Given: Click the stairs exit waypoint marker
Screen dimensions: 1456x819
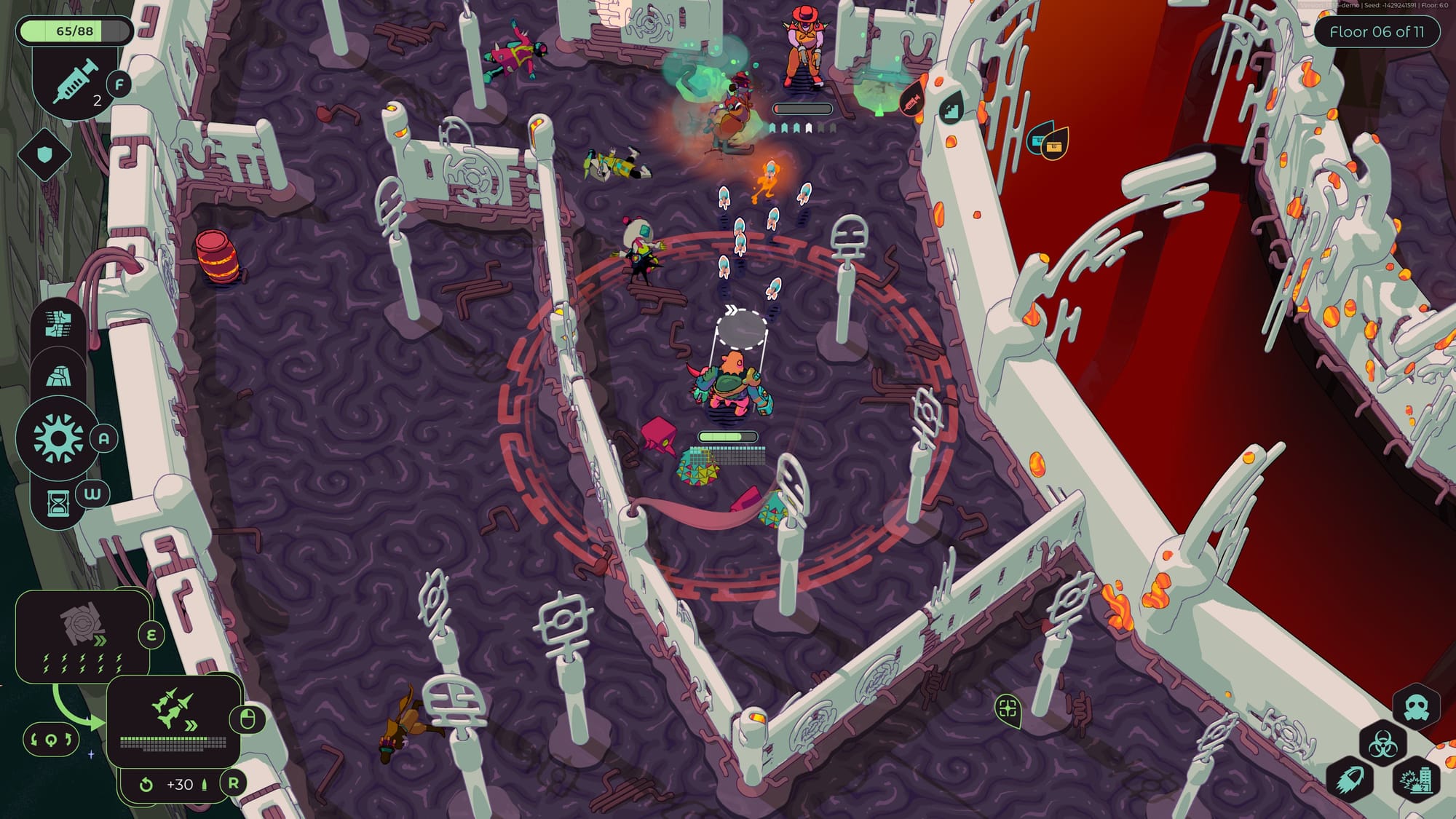Looking at the screenshot, I should coord(951,108).
